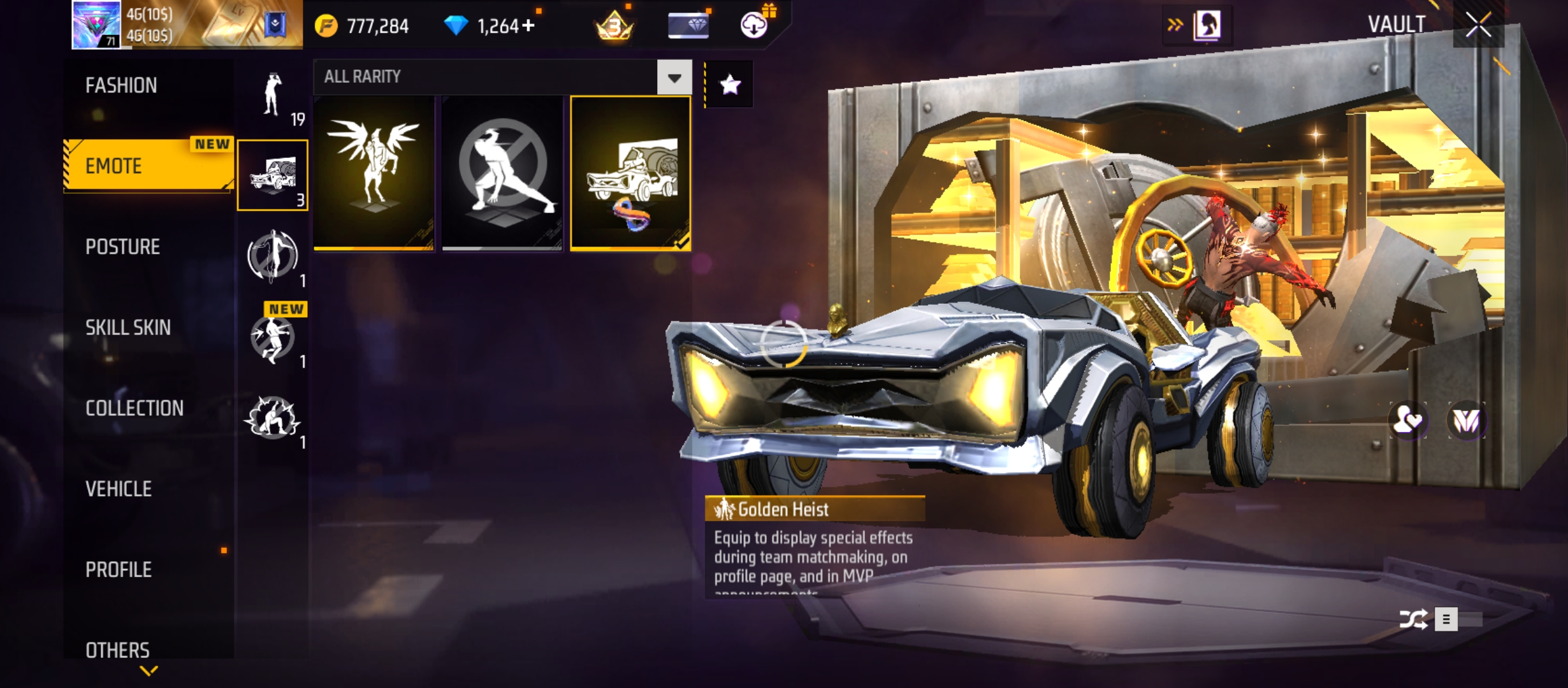Open the Collection category
1568x688 pixels.
[x=134, y=408]
